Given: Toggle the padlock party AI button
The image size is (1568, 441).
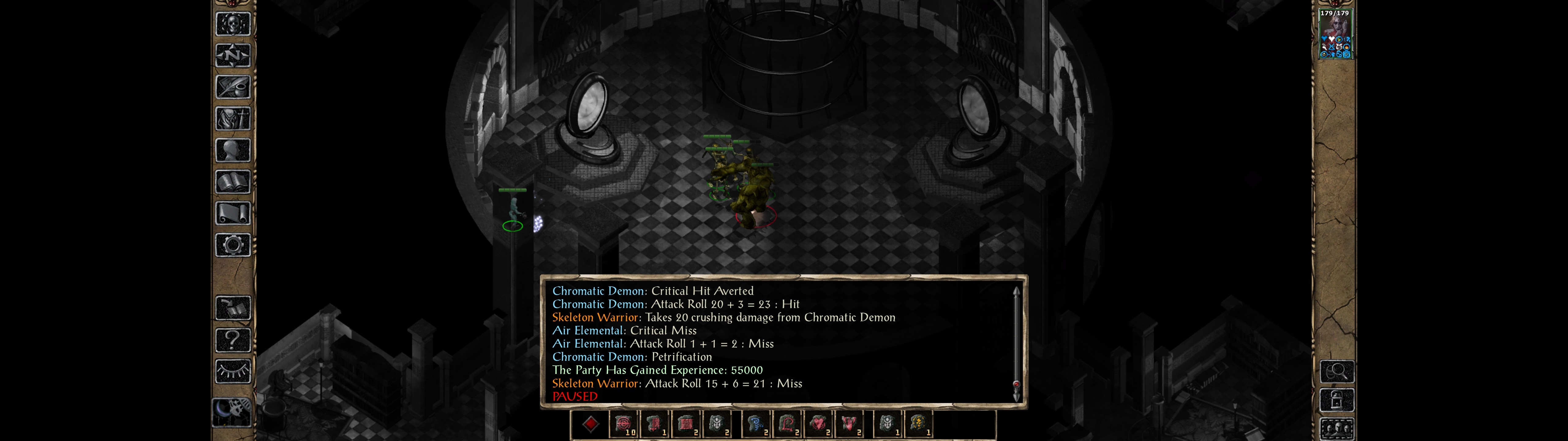Looking at the screenshot, I should (1337, 400).
